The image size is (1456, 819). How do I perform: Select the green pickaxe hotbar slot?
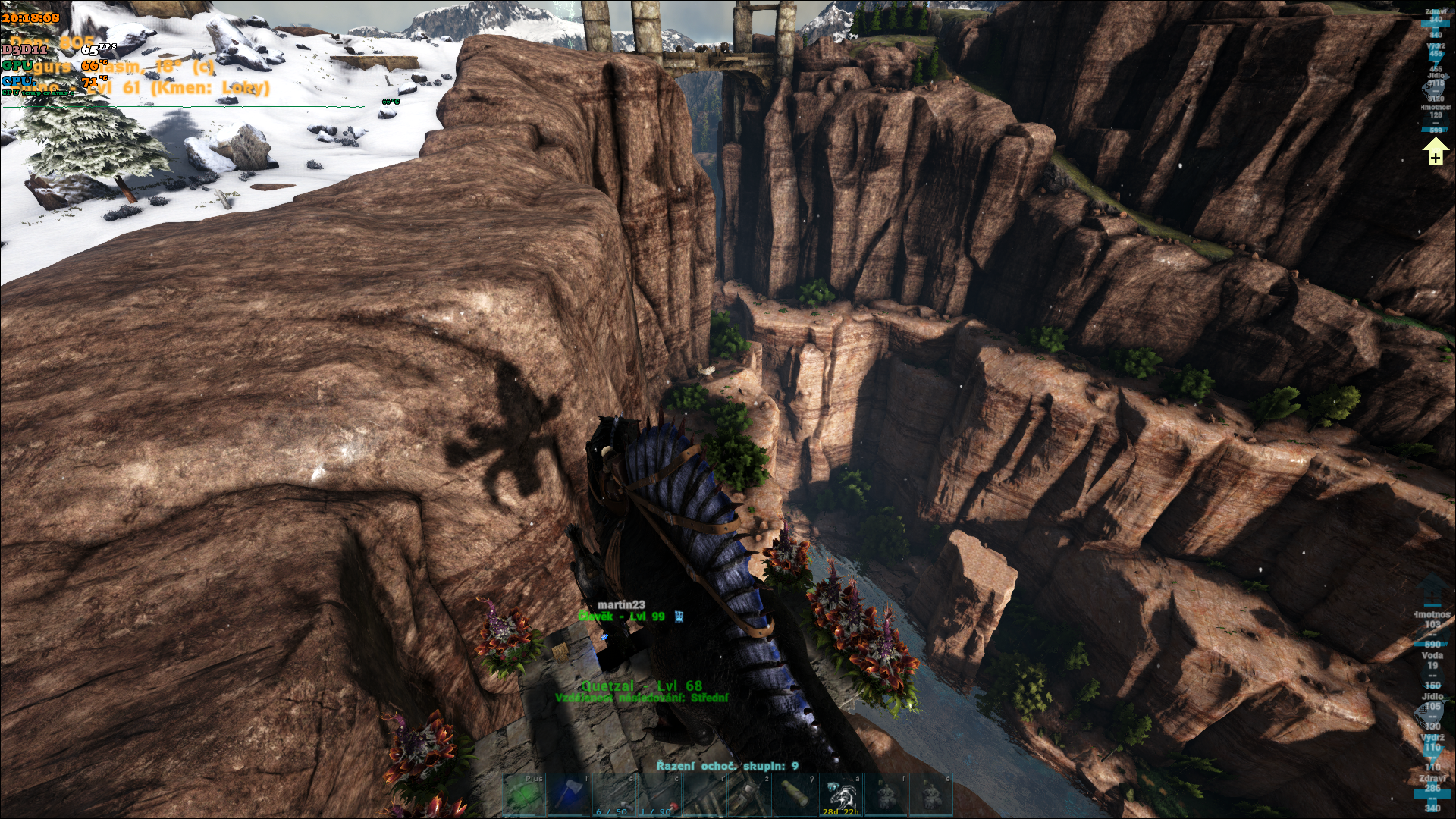[525, 795]
